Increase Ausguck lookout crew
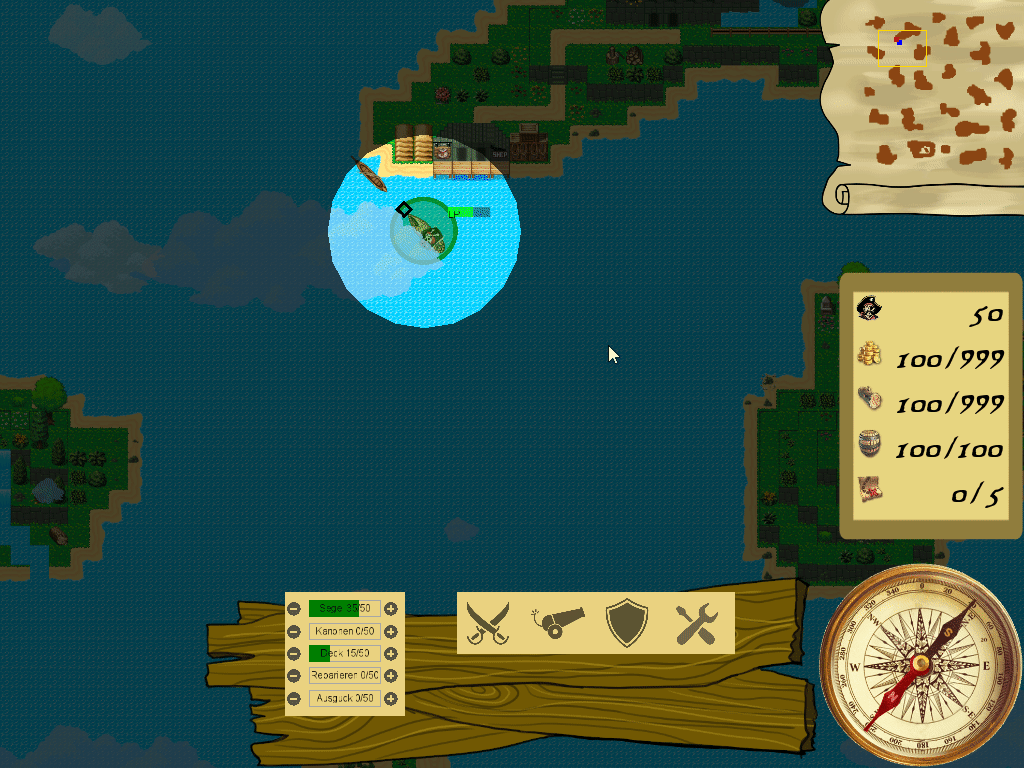The height and width of the screenshot is (768, 1024). coord(391,698)
